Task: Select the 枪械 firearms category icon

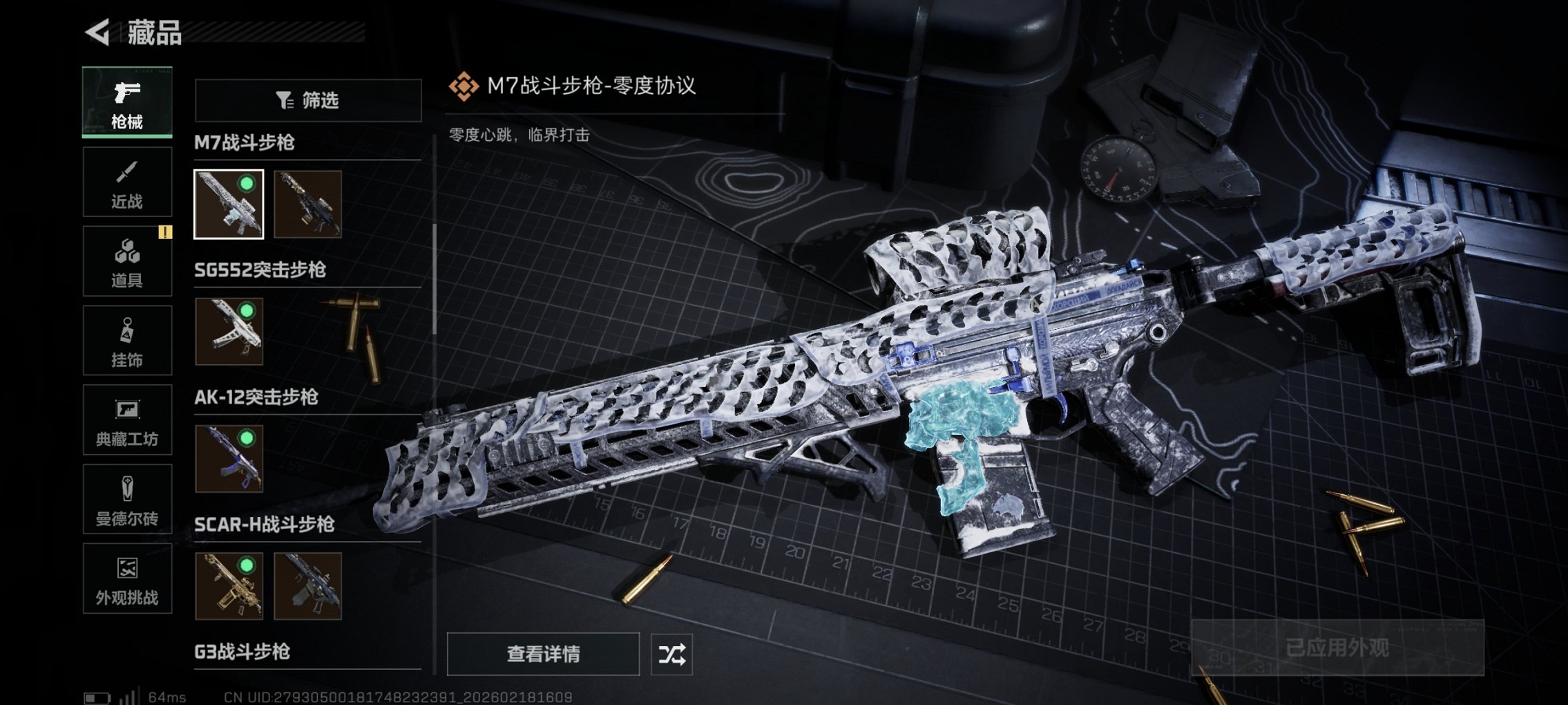Action: pyautogui.click(x=127, y=100)
